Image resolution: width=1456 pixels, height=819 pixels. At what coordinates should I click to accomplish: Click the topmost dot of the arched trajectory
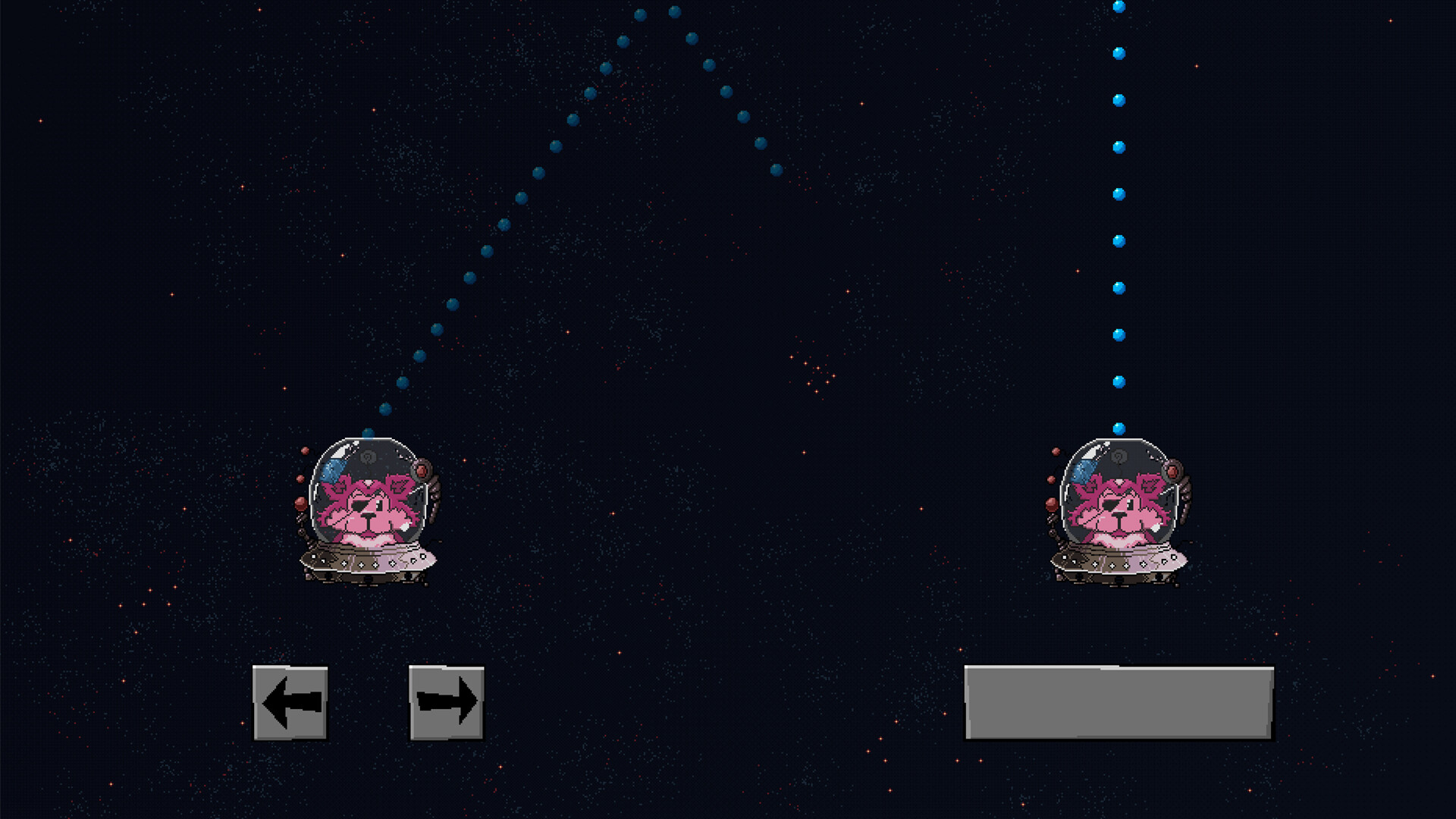point(673,11)
